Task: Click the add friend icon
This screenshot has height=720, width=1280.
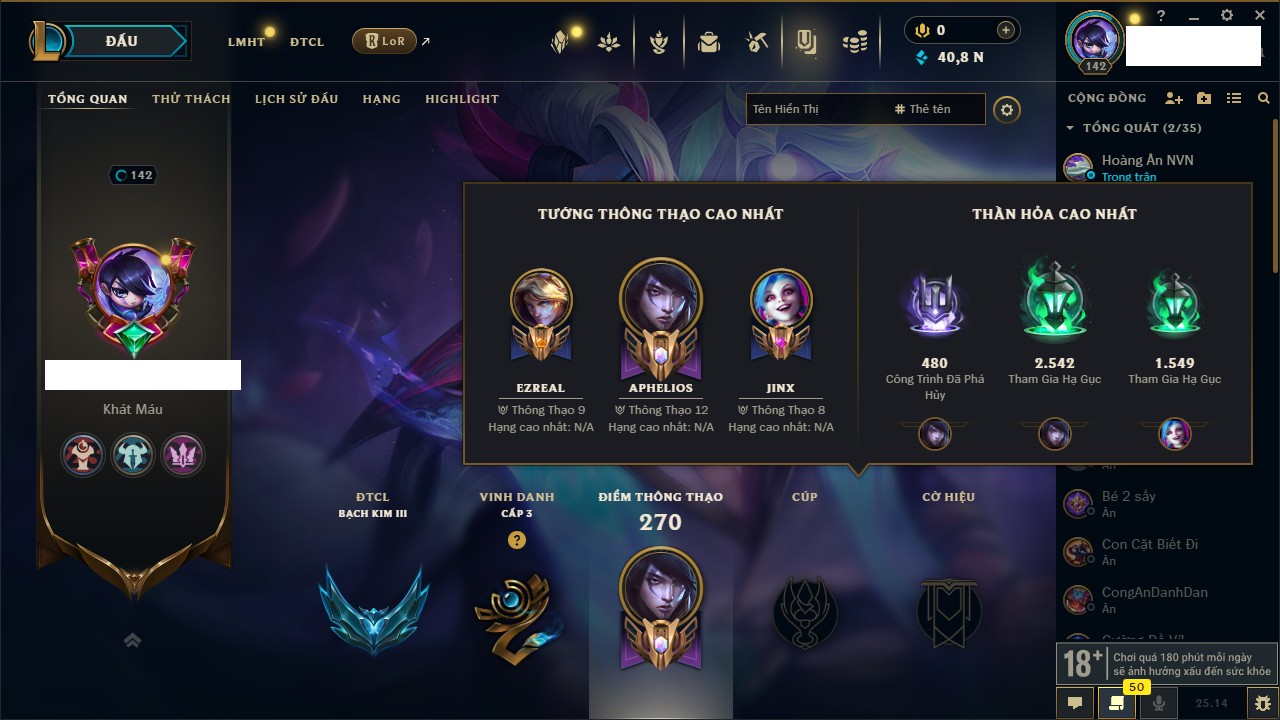Action: 1174,98
